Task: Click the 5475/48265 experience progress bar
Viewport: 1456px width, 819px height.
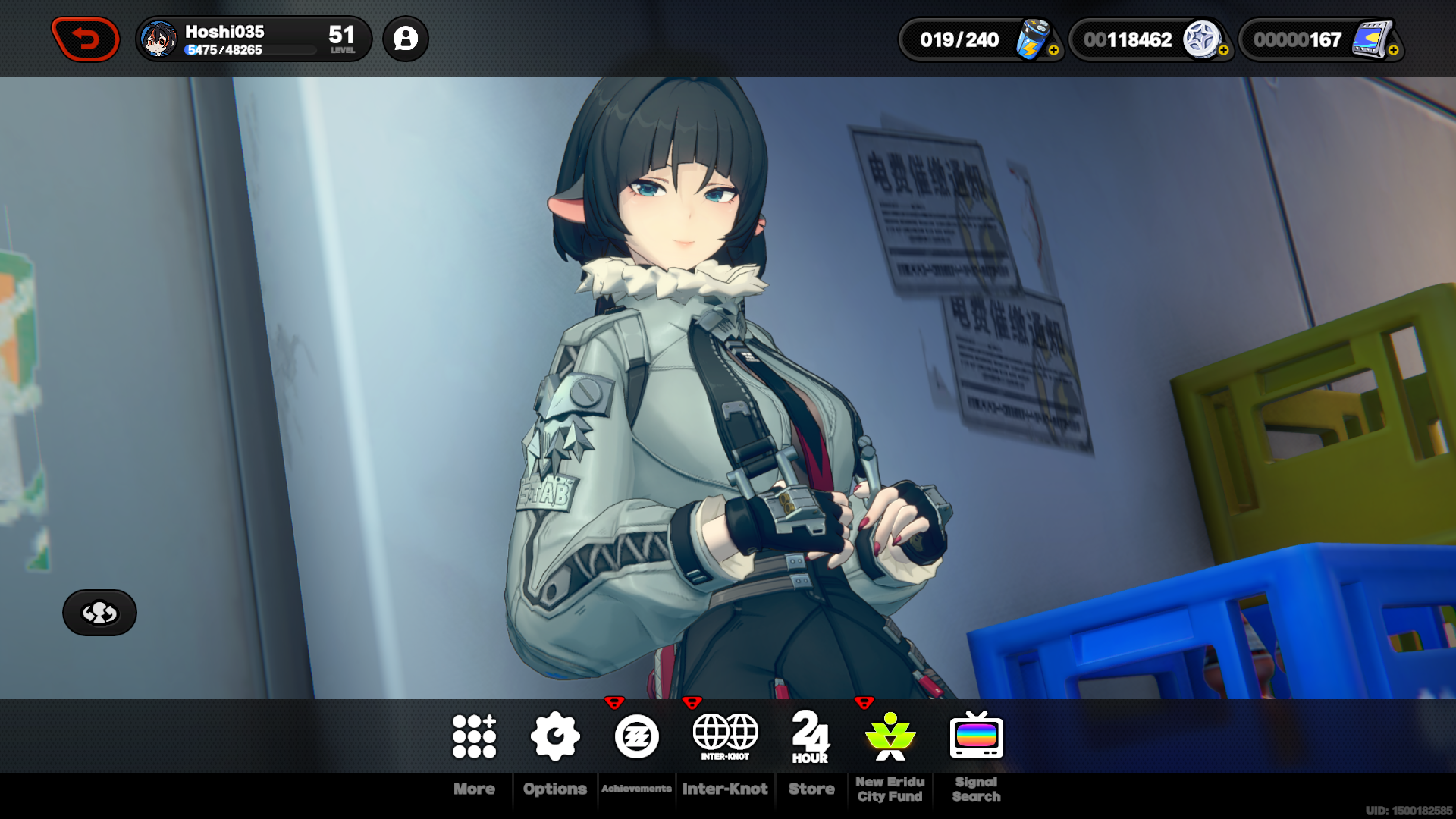Action: pyautogui.click(x=250, y=50)
